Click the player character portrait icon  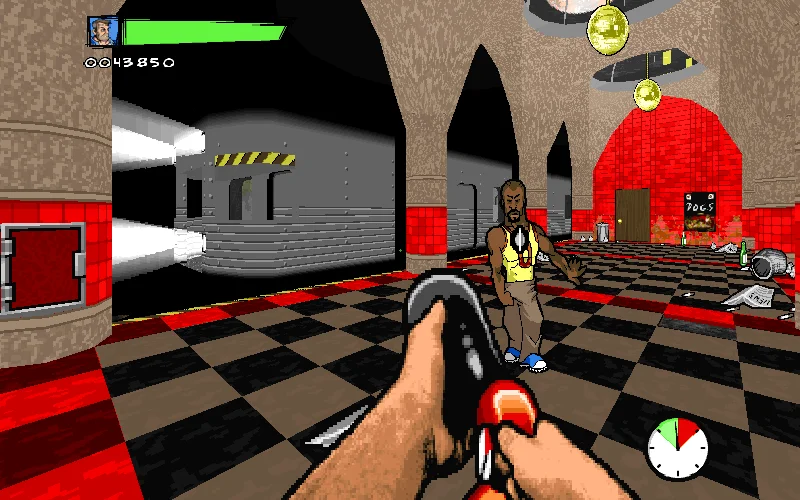pos(102,31)
